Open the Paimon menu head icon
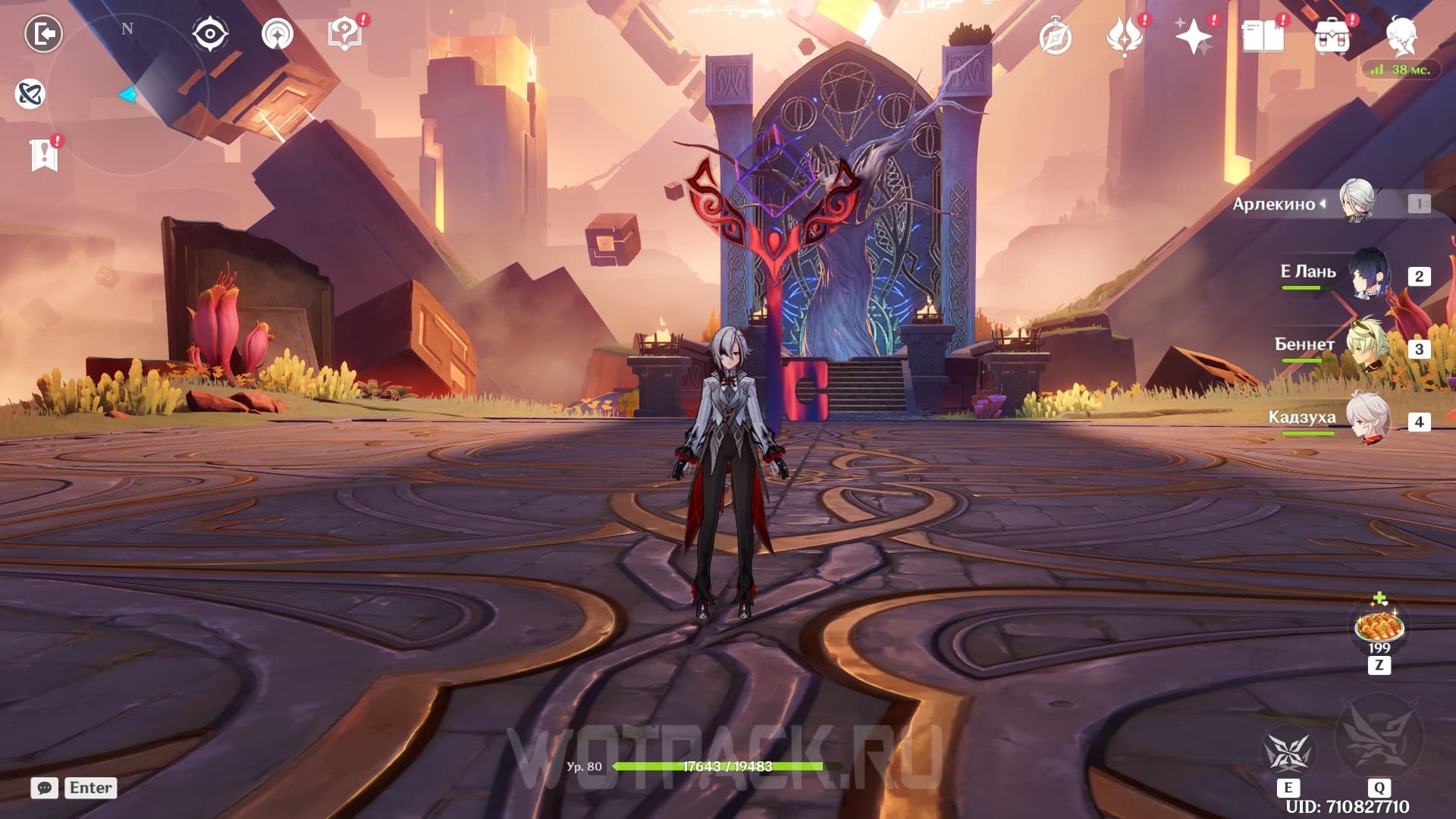The height and width of the screenshot is (819, 1456). click(x=1401, y=36)
